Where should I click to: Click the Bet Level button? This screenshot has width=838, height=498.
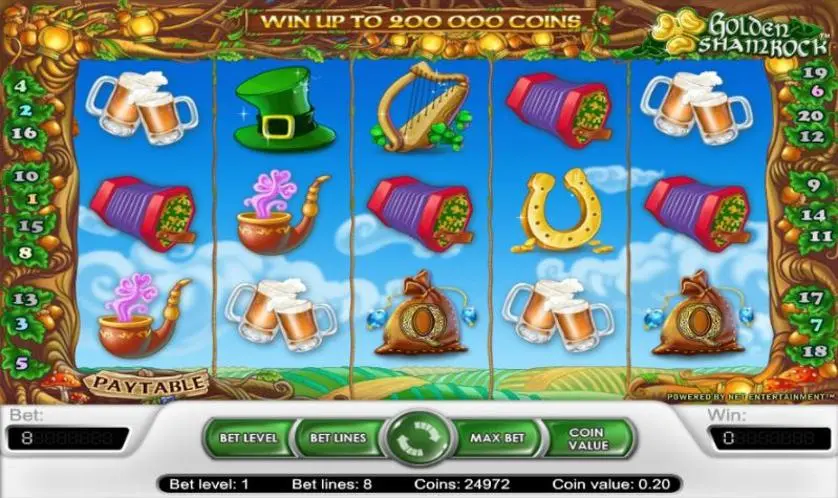(247, 438)
